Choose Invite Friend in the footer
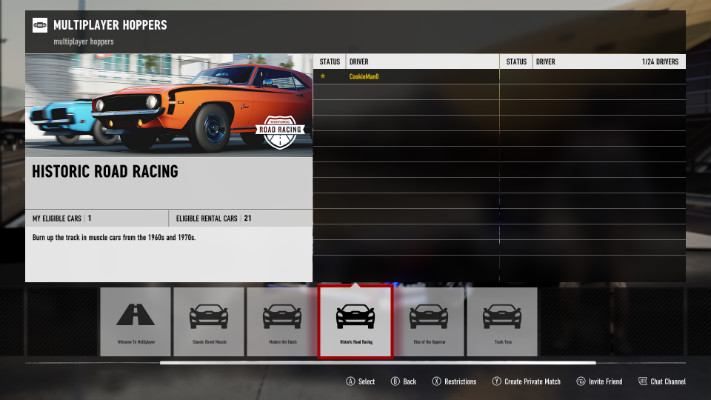711x400 pixels. (x=600, y=381)
